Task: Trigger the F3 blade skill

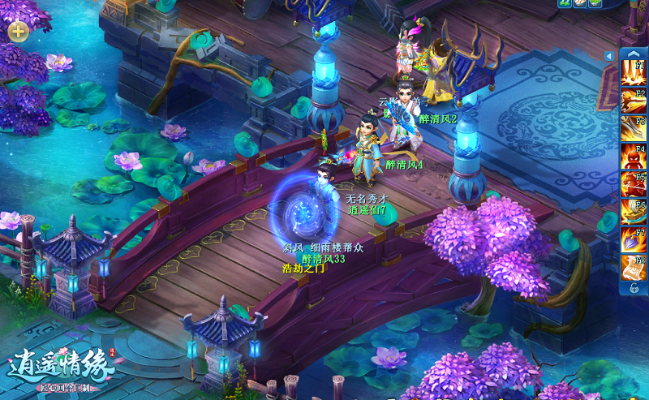Action: (x=633, y=128)
